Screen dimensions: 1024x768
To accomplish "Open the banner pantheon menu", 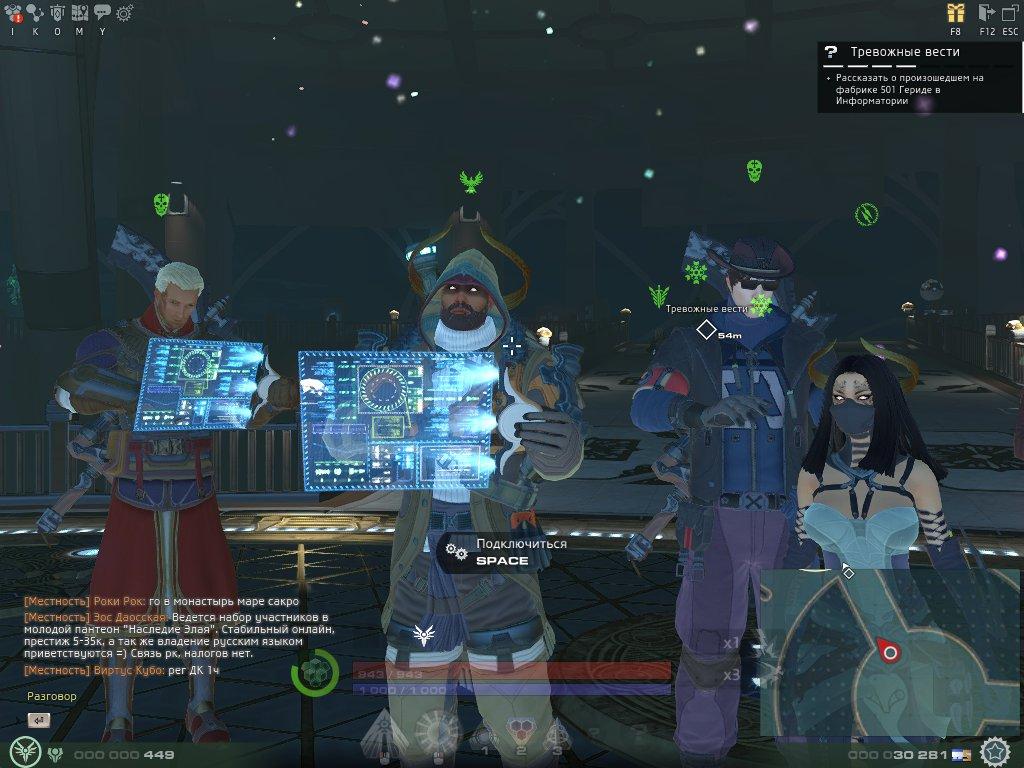I will click(x=57, y=13).
